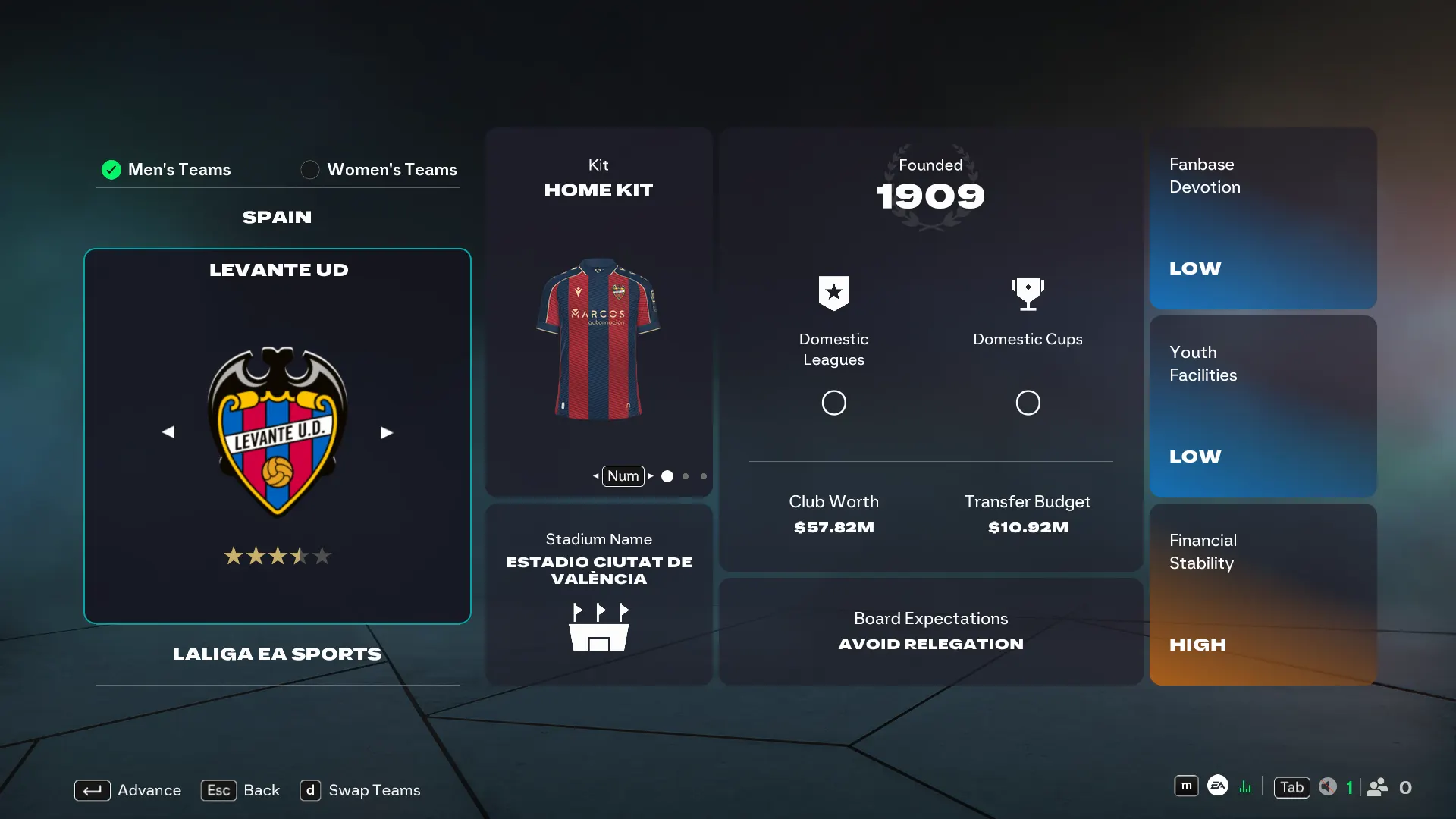The height and width of the screenshot is (819, 1456).
Task: View the Home Kit shirt preview
Action: [598, 339]
